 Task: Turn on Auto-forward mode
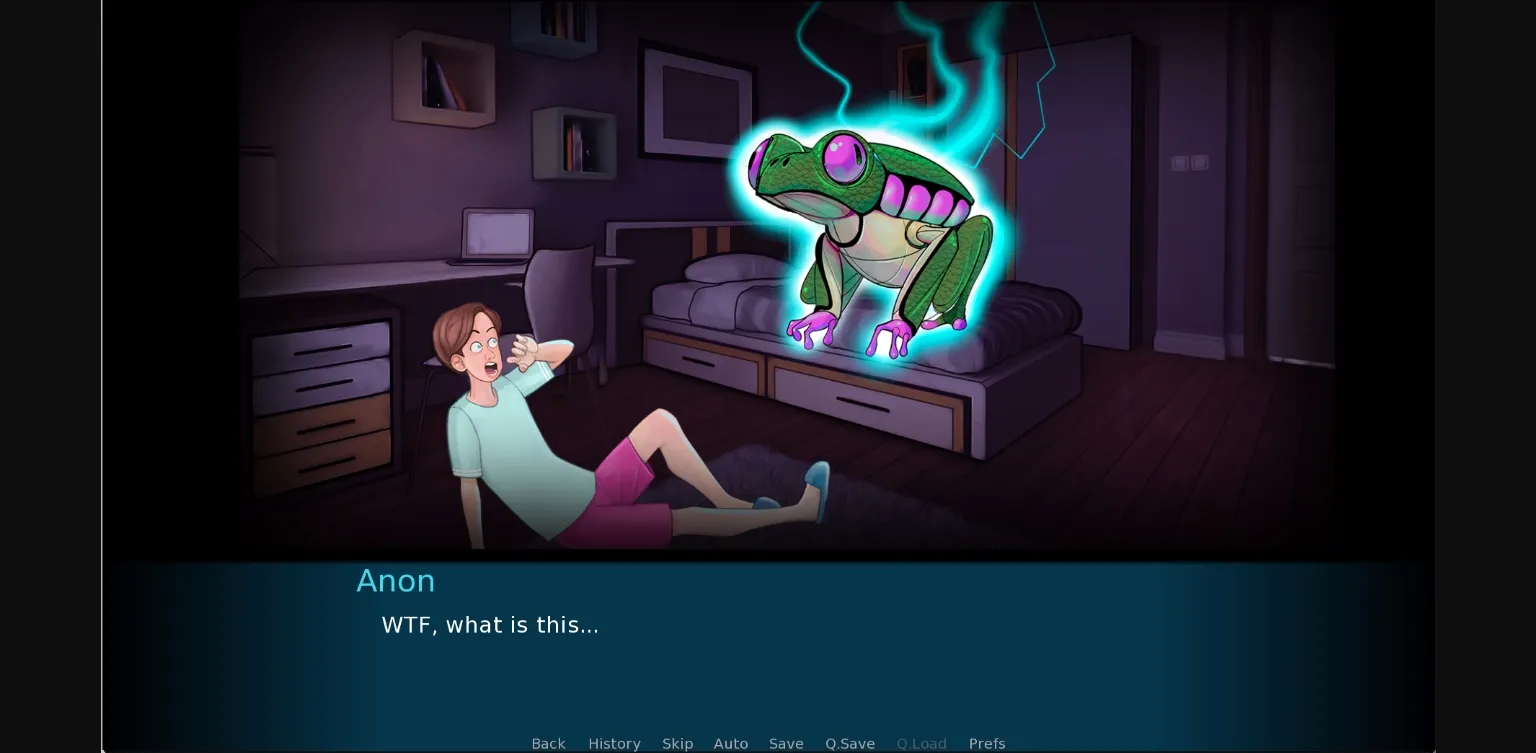pos(731,743)
